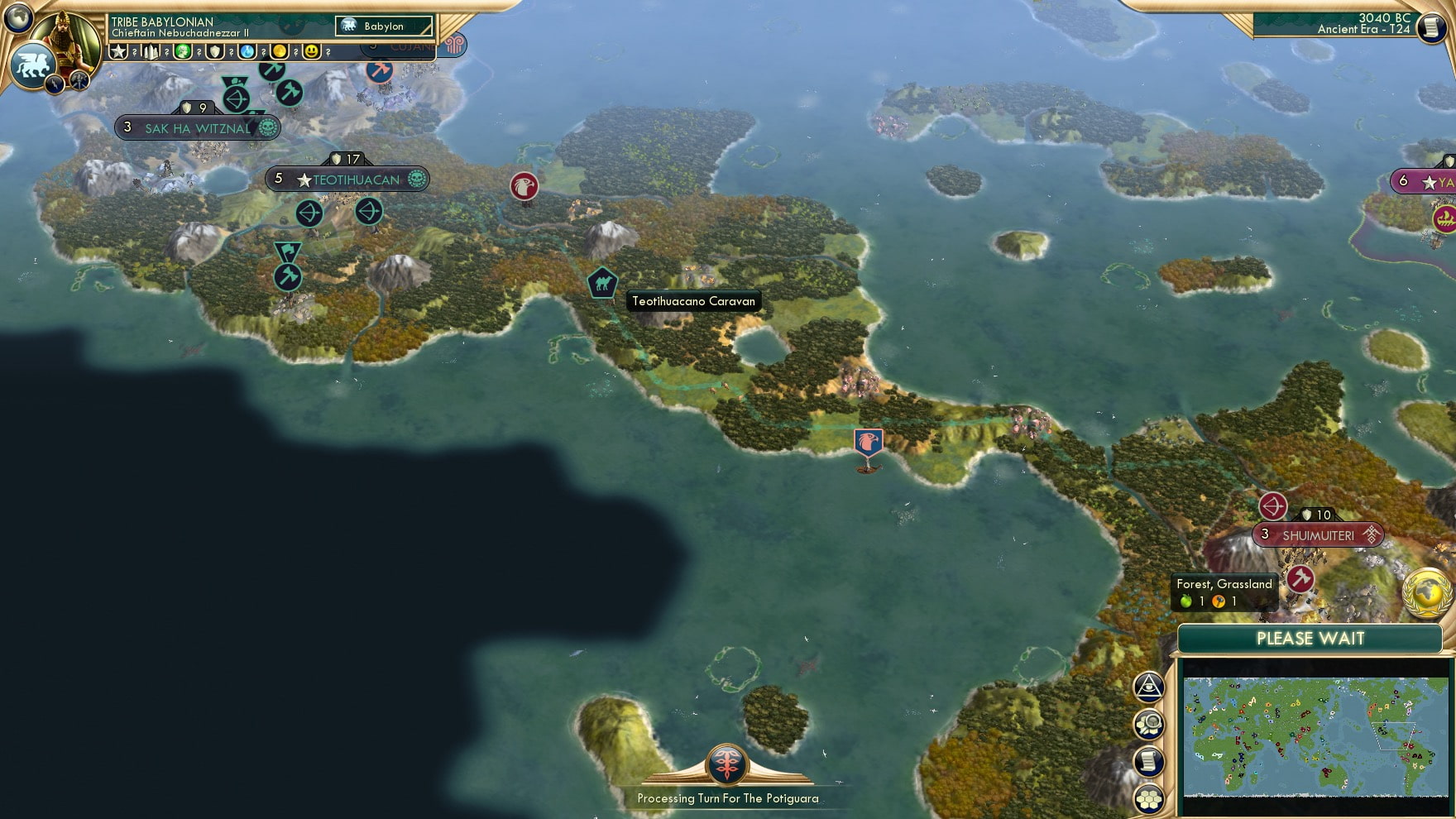Select the Teotihuacano Caravan unit icon

602,281
